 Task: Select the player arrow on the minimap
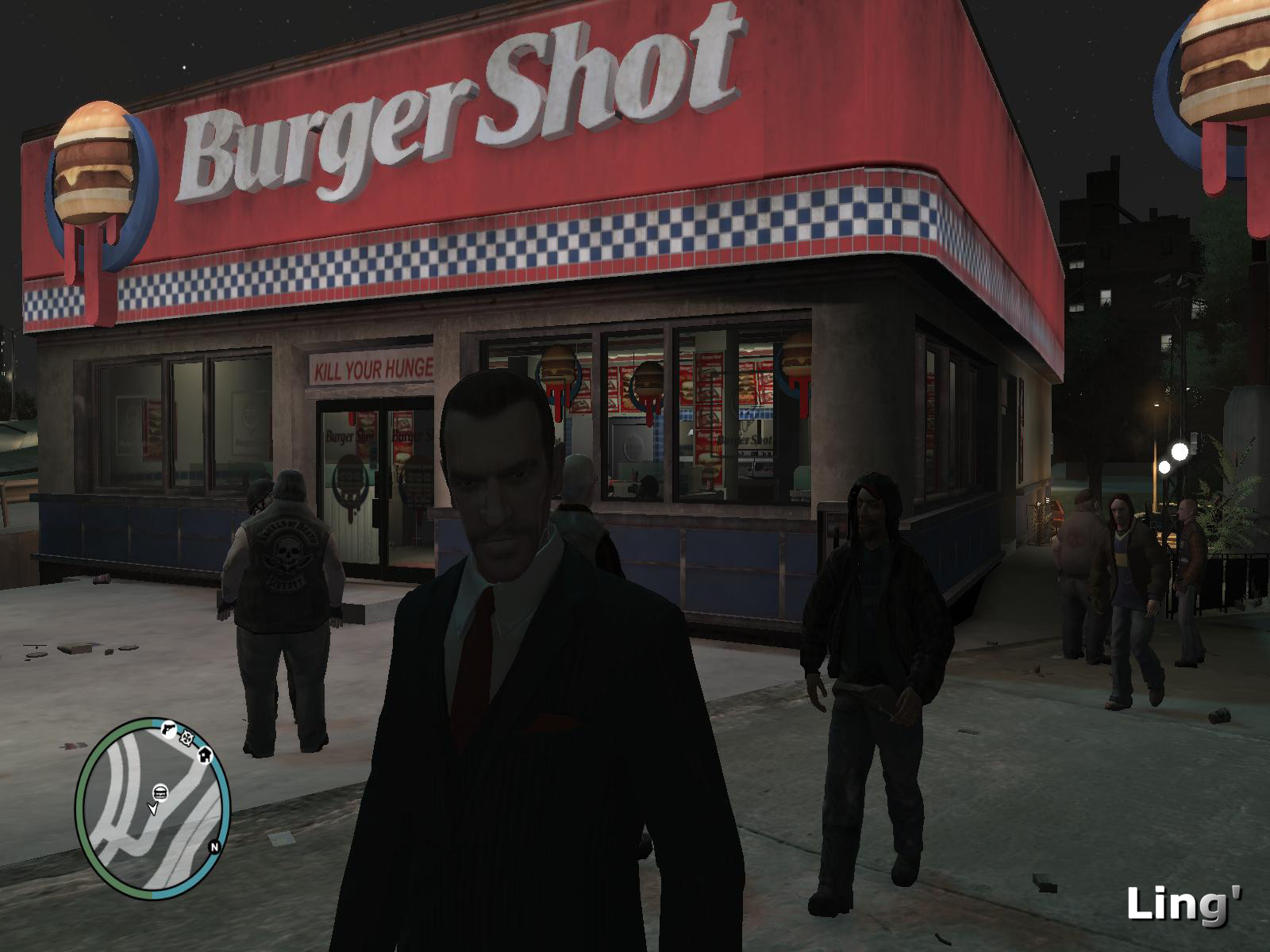pyautogui.click(x=152, y=808)
